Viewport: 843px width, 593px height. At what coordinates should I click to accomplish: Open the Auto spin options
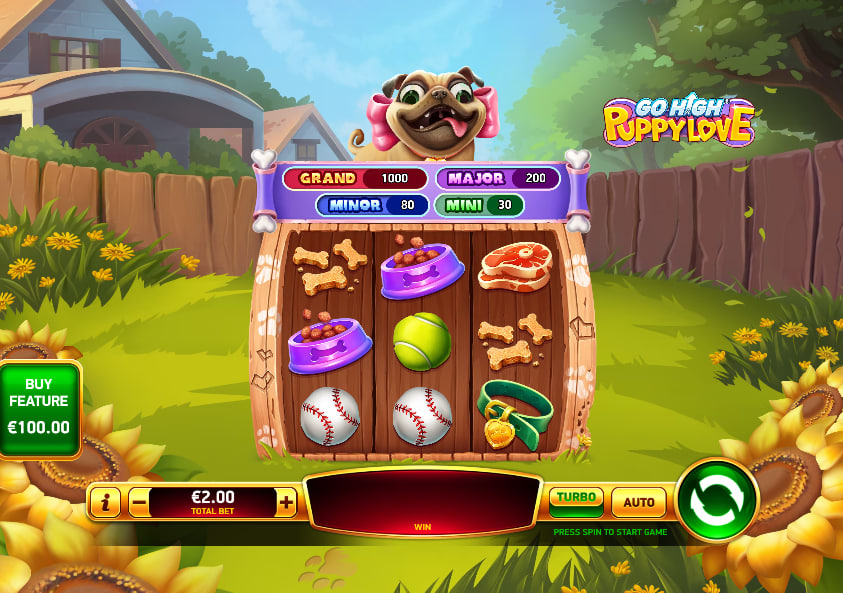point(639,502)
